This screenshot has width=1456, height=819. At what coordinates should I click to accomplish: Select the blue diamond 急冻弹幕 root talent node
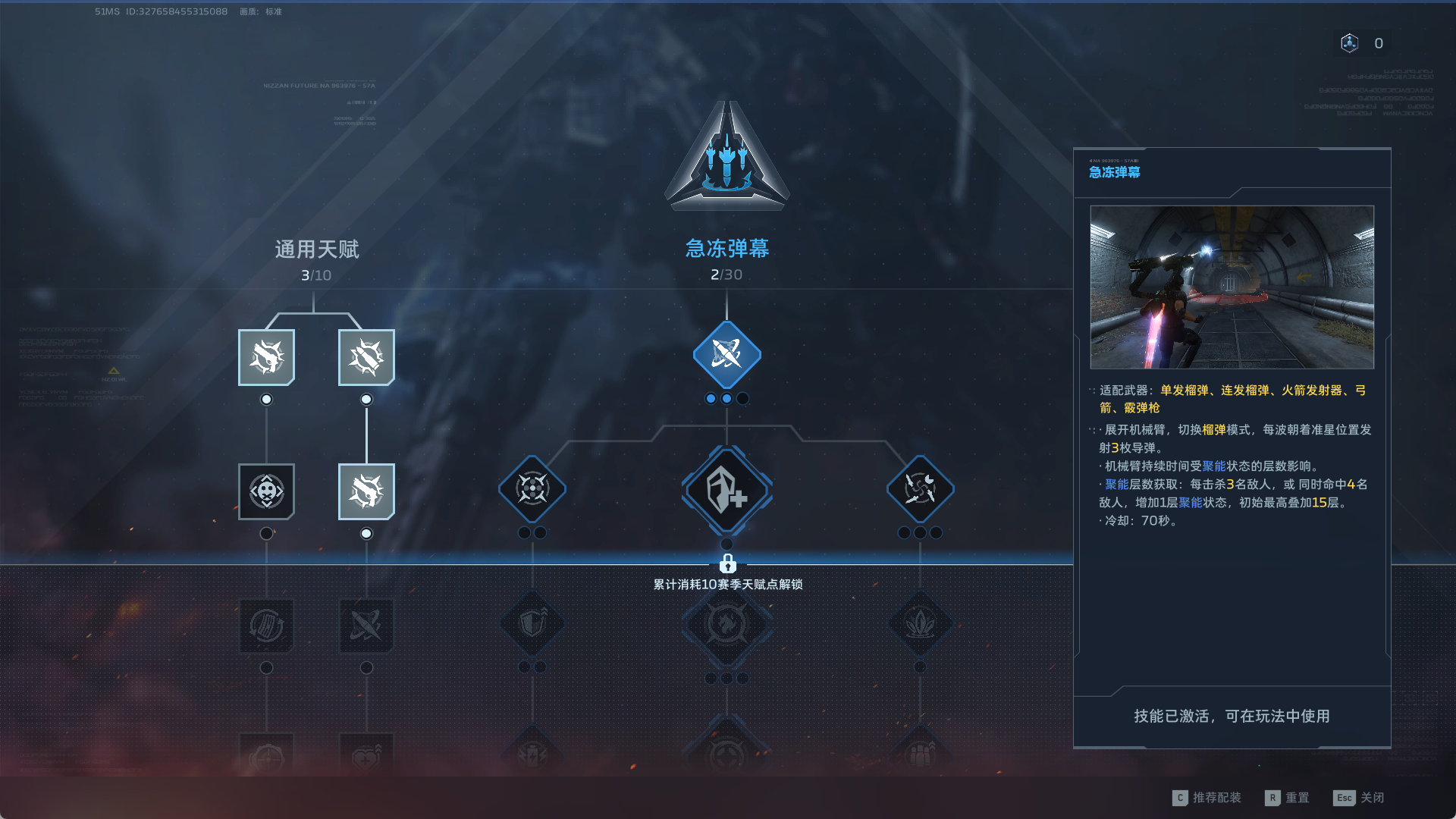[726, 355]
